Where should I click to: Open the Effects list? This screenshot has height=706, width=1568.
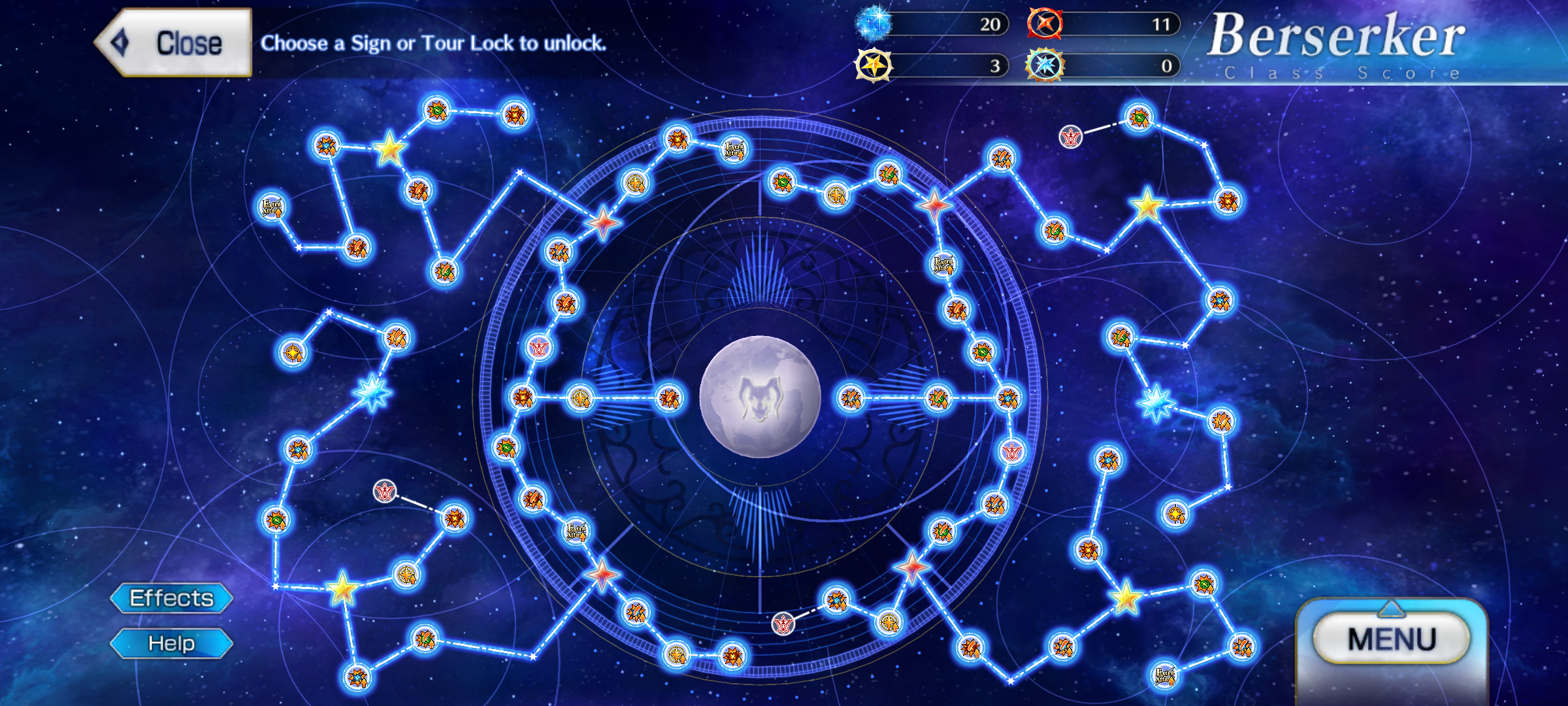point(171,598)
